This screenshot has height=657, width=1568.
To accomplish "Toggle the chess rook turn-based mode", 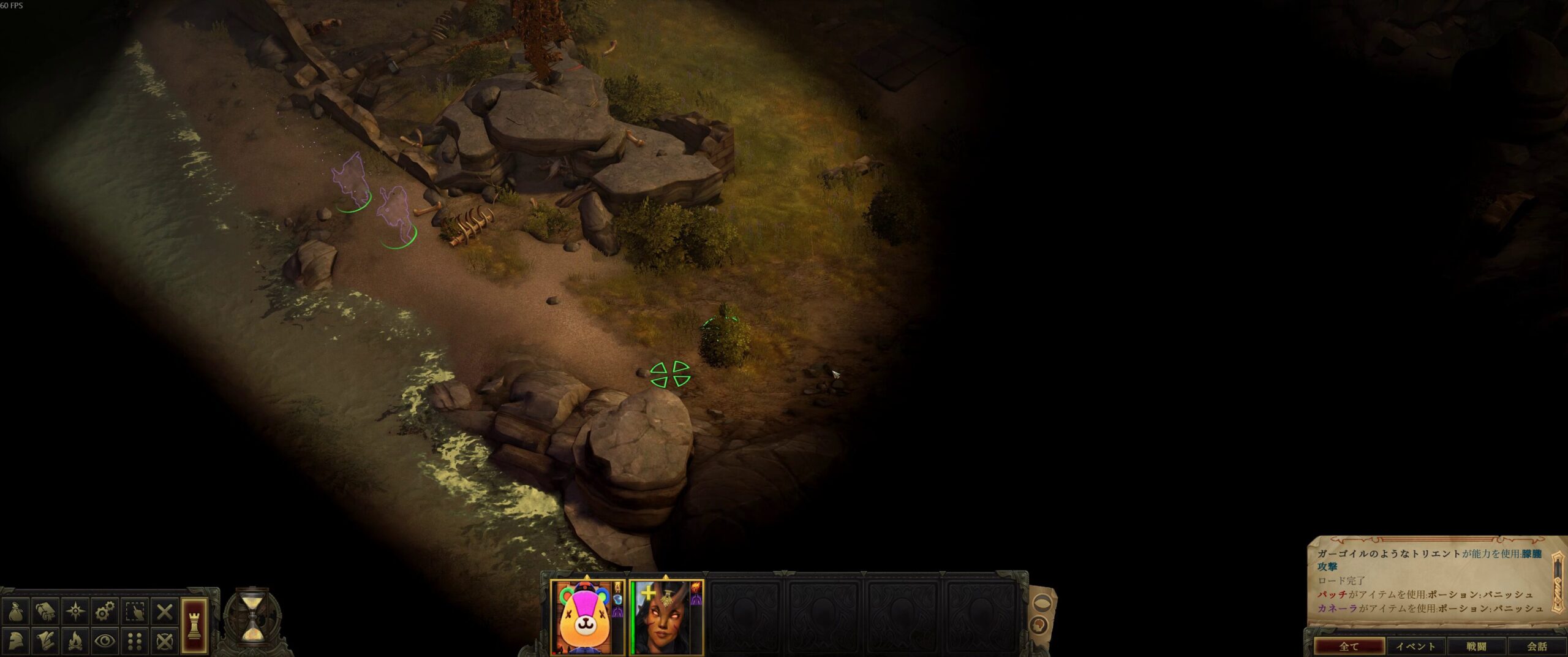I will coord(194,626).
